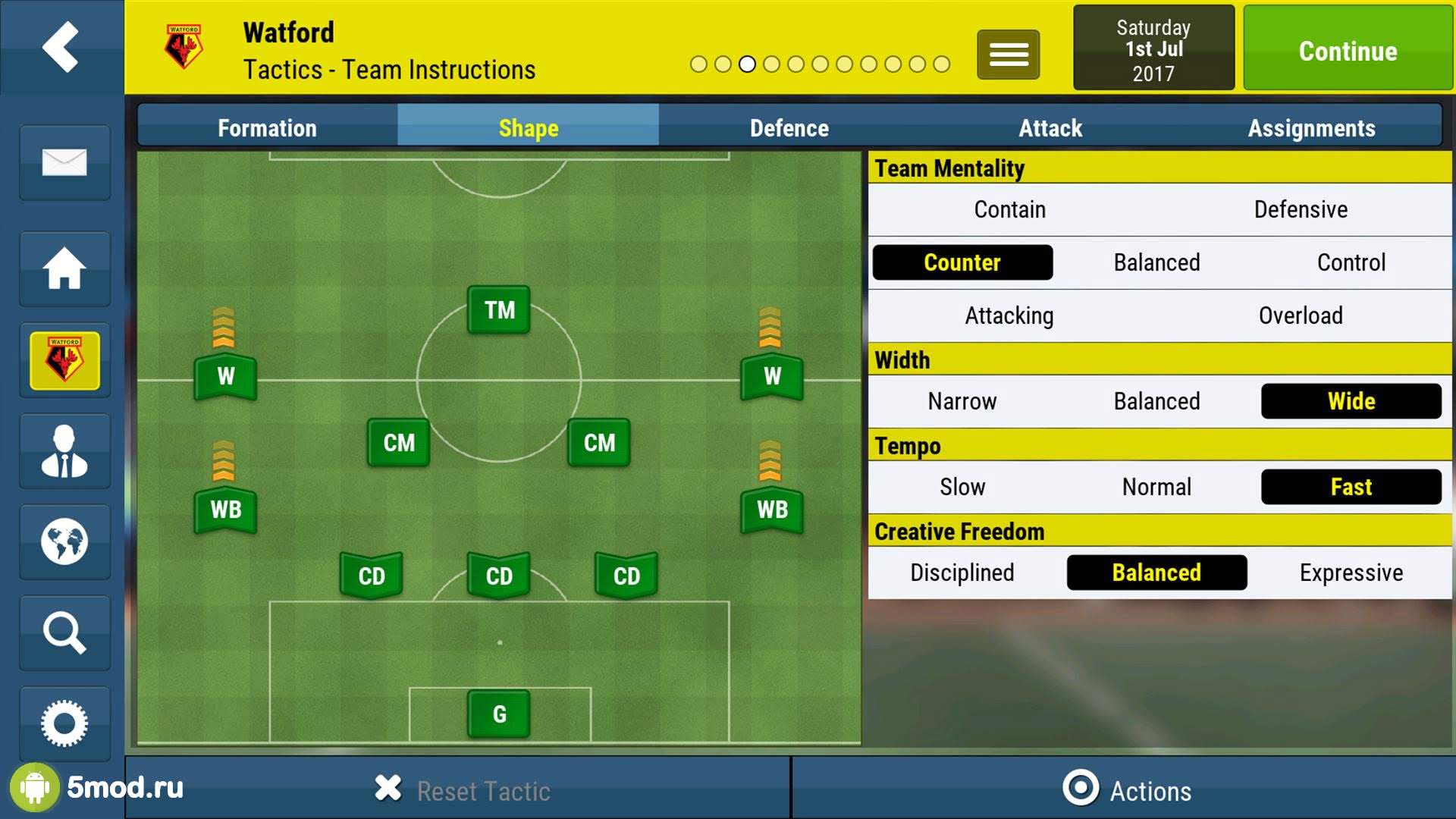The width and height of the screenshot is (1456, 819).
Task: Select the Control mentality option
Action: tap(1351, 262)
